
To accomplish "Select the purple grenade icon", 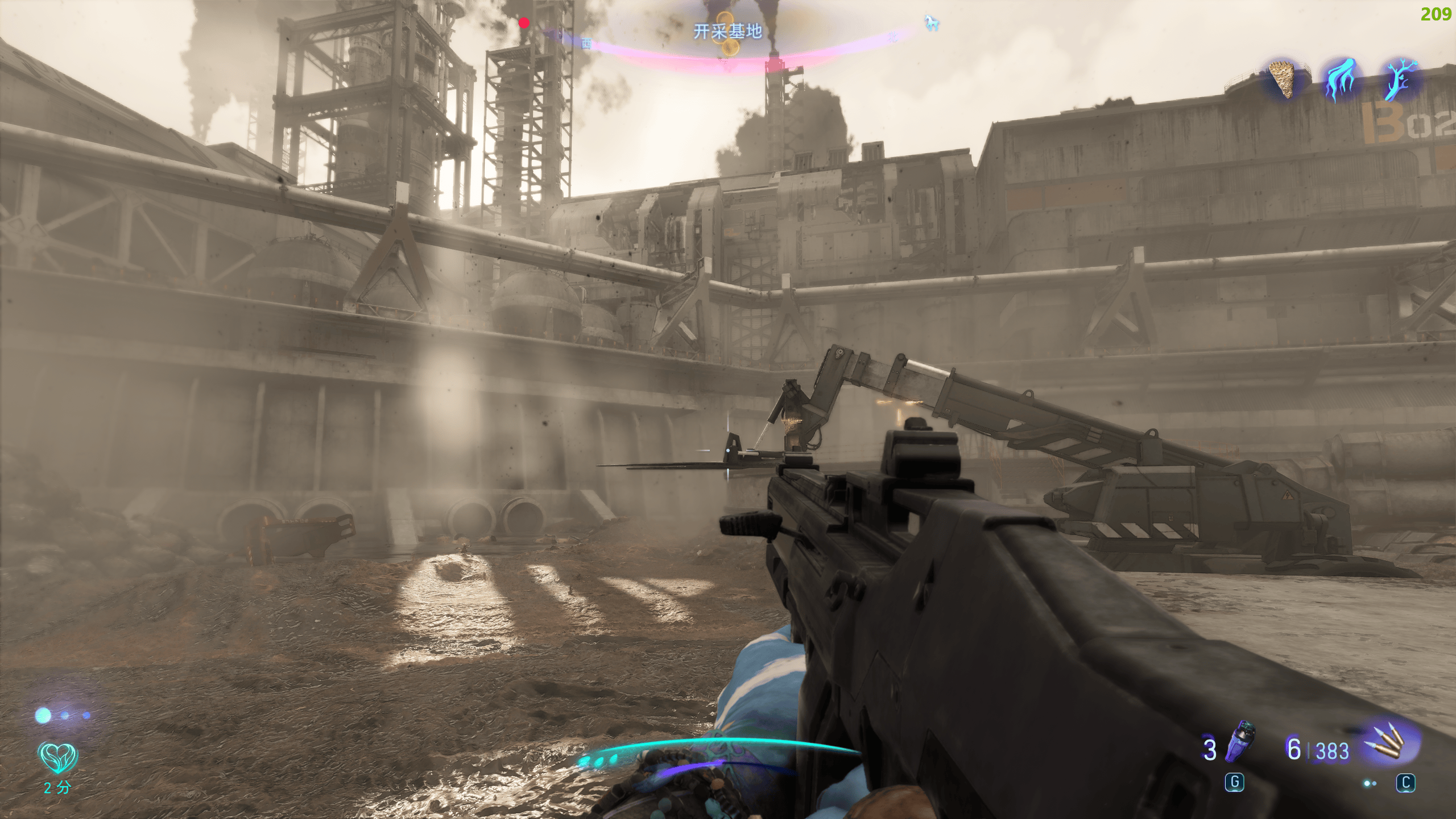I will pyautogui.click(x=1240, y=742).
